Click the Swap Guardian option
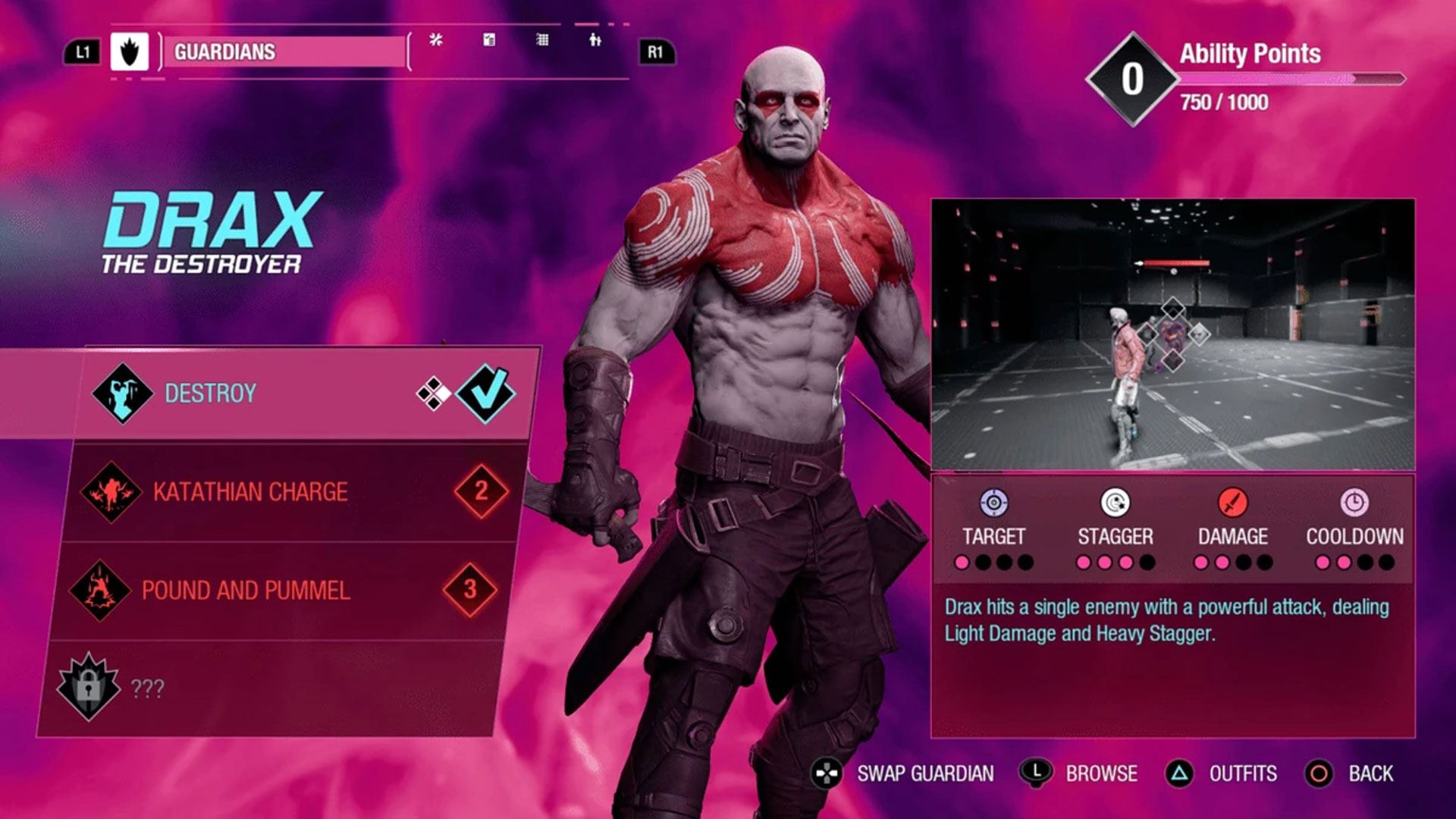 click(903, 773)
